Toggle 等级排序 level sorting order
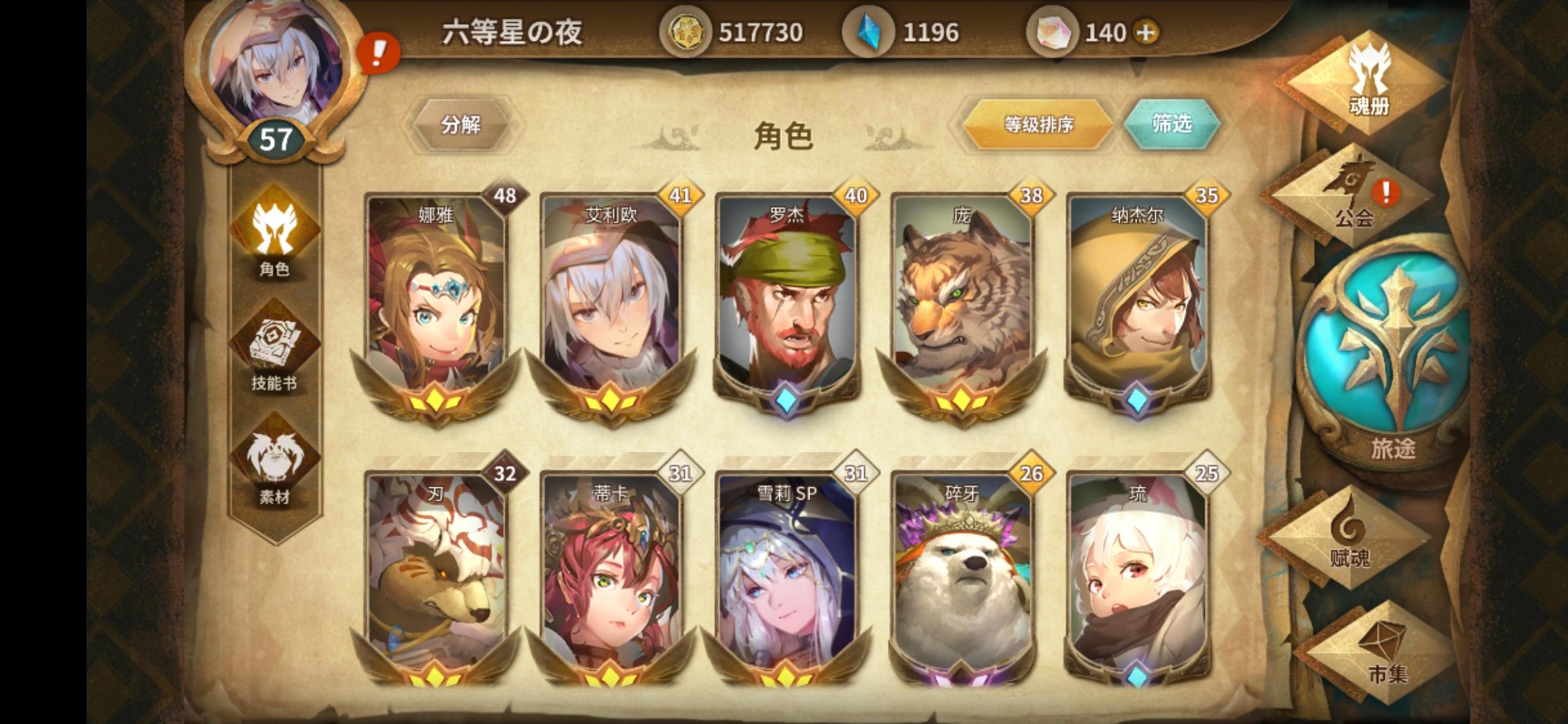Screen dimensions: 1568x724 (1039, 124)
